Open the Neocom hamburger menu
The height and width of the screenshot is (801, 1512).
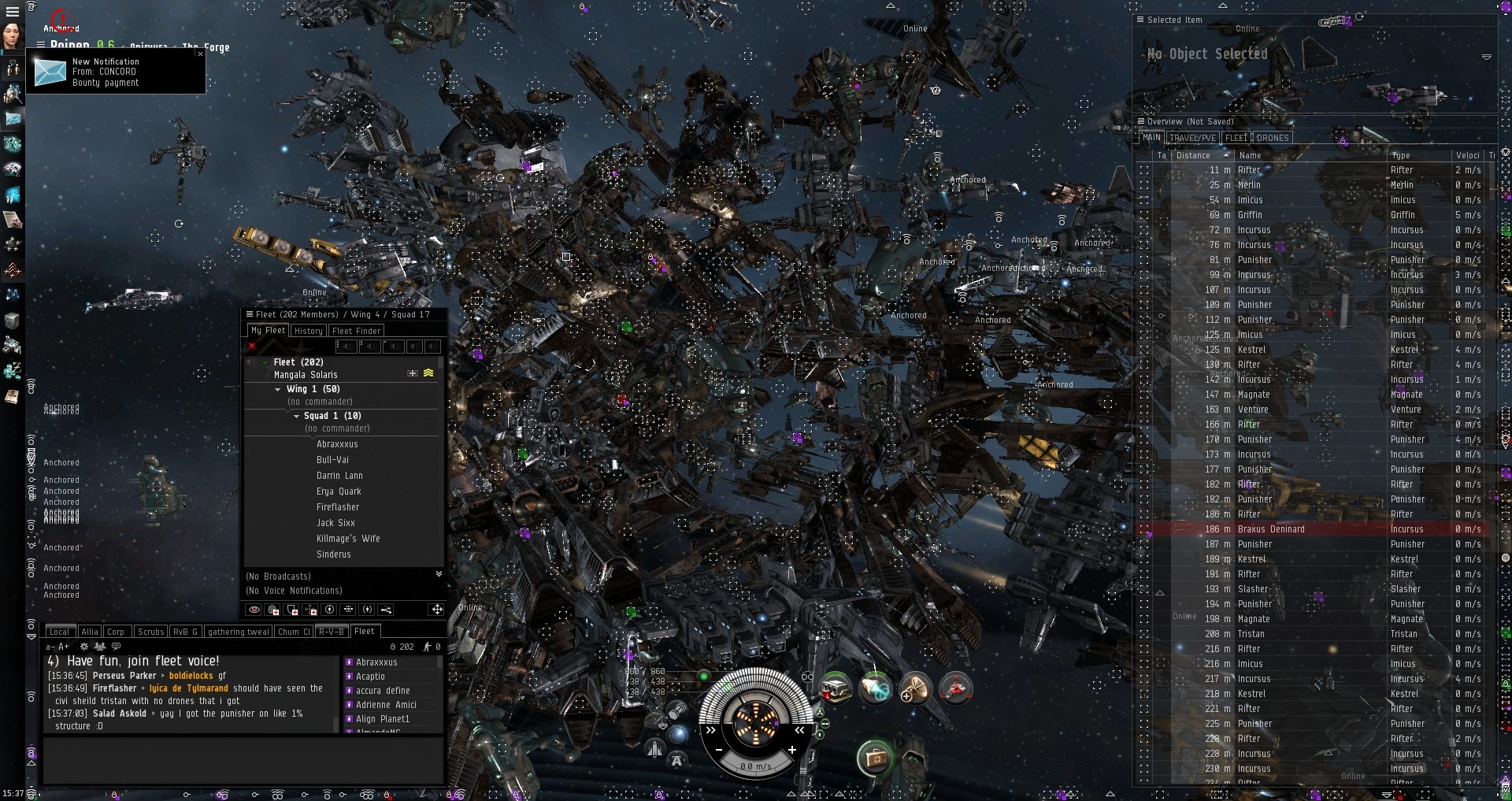(x=12, y=12)
